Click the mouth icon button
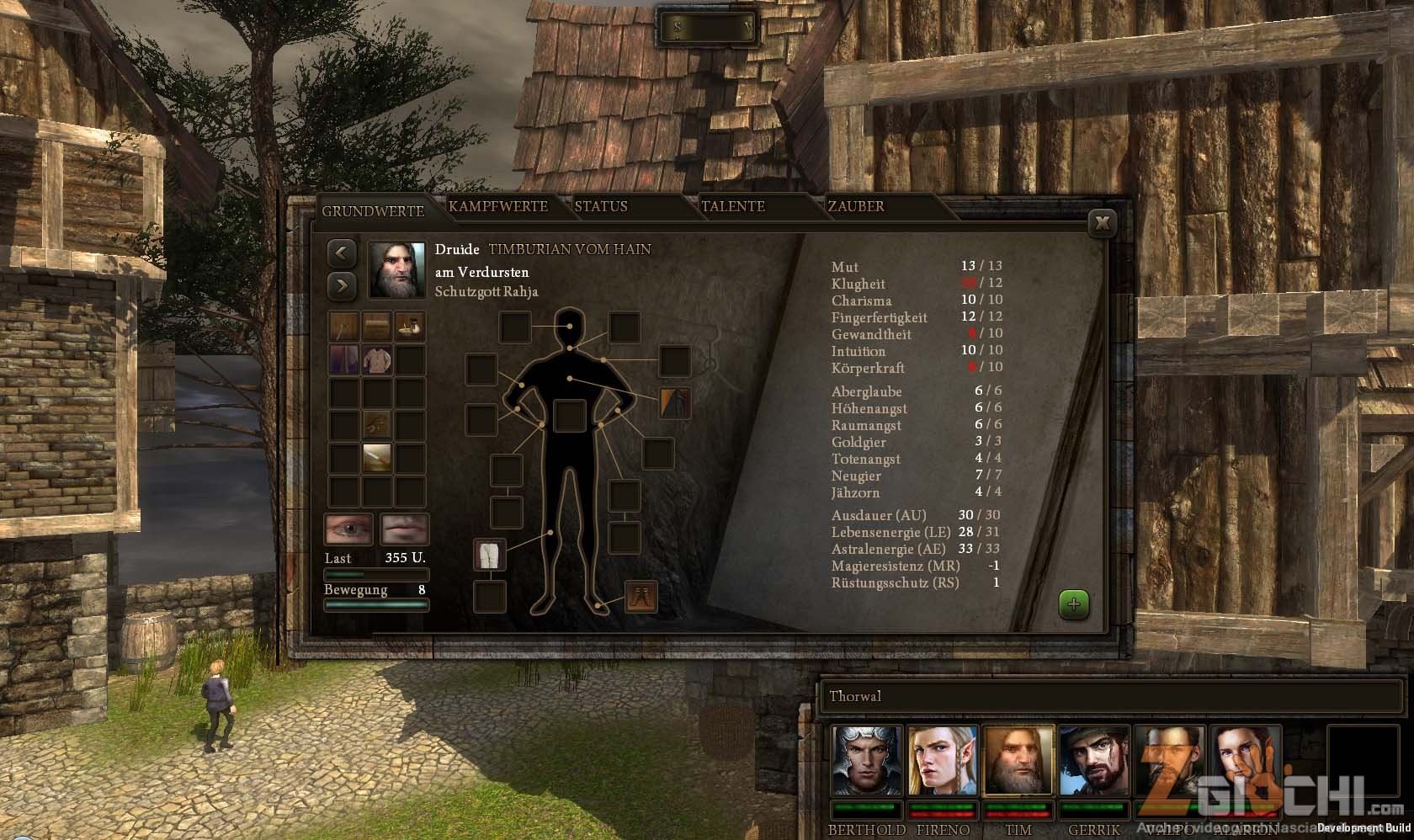The image size is (1414, 840). tap(405, 530)
